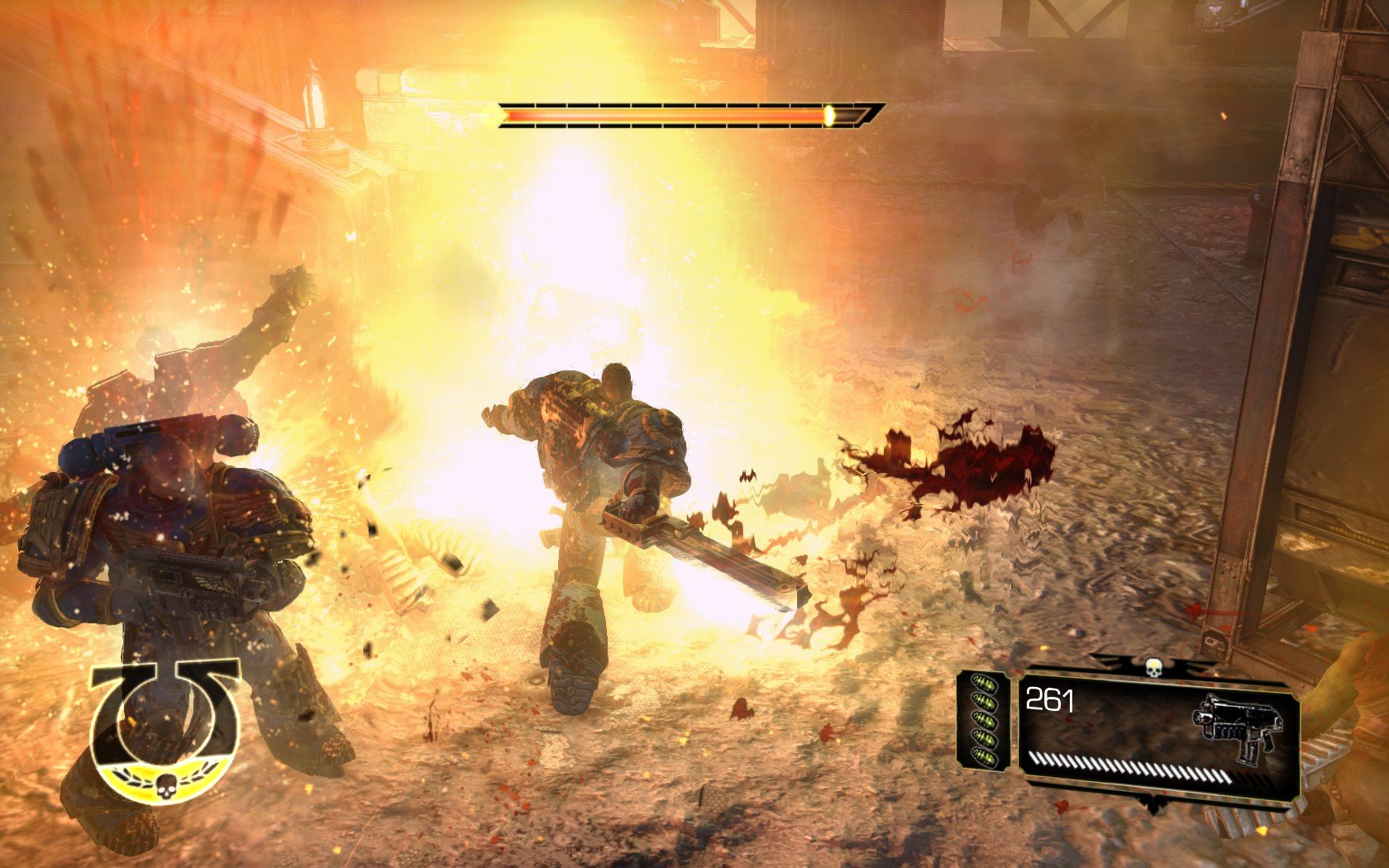The height and width of the screenshot is (868, 1389).
Task: Select the ammo count reading 261
Action: point(1051,701)
